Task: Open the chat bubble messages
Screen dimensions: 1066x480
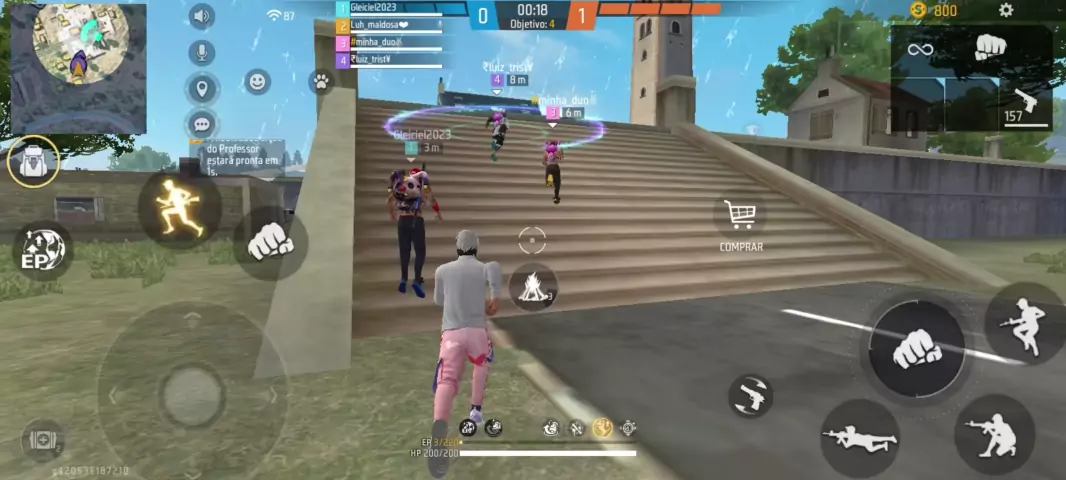Action: tap(202, 125)
